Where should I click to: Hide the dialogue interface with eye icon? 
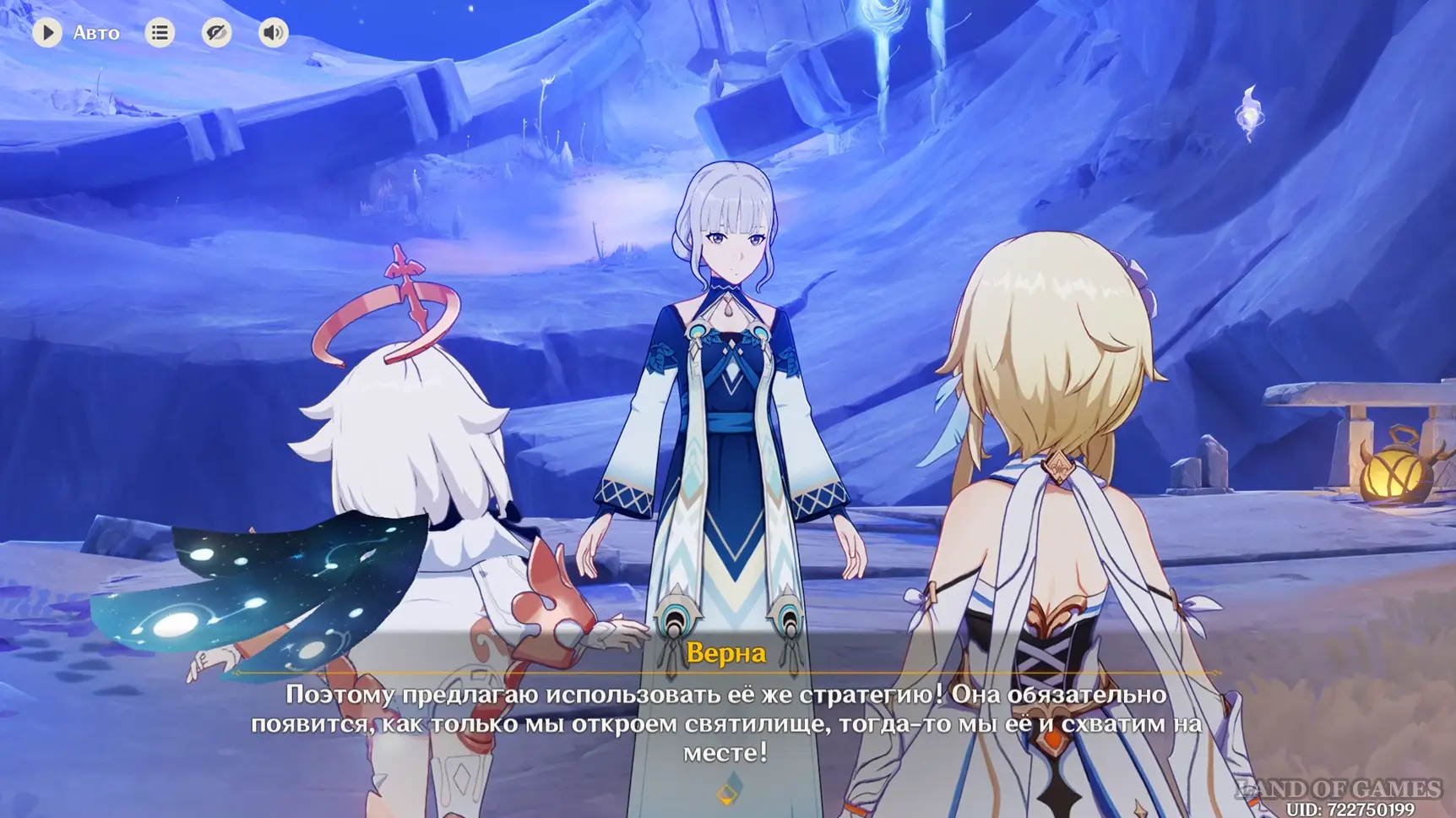click(x=216, y=33)
